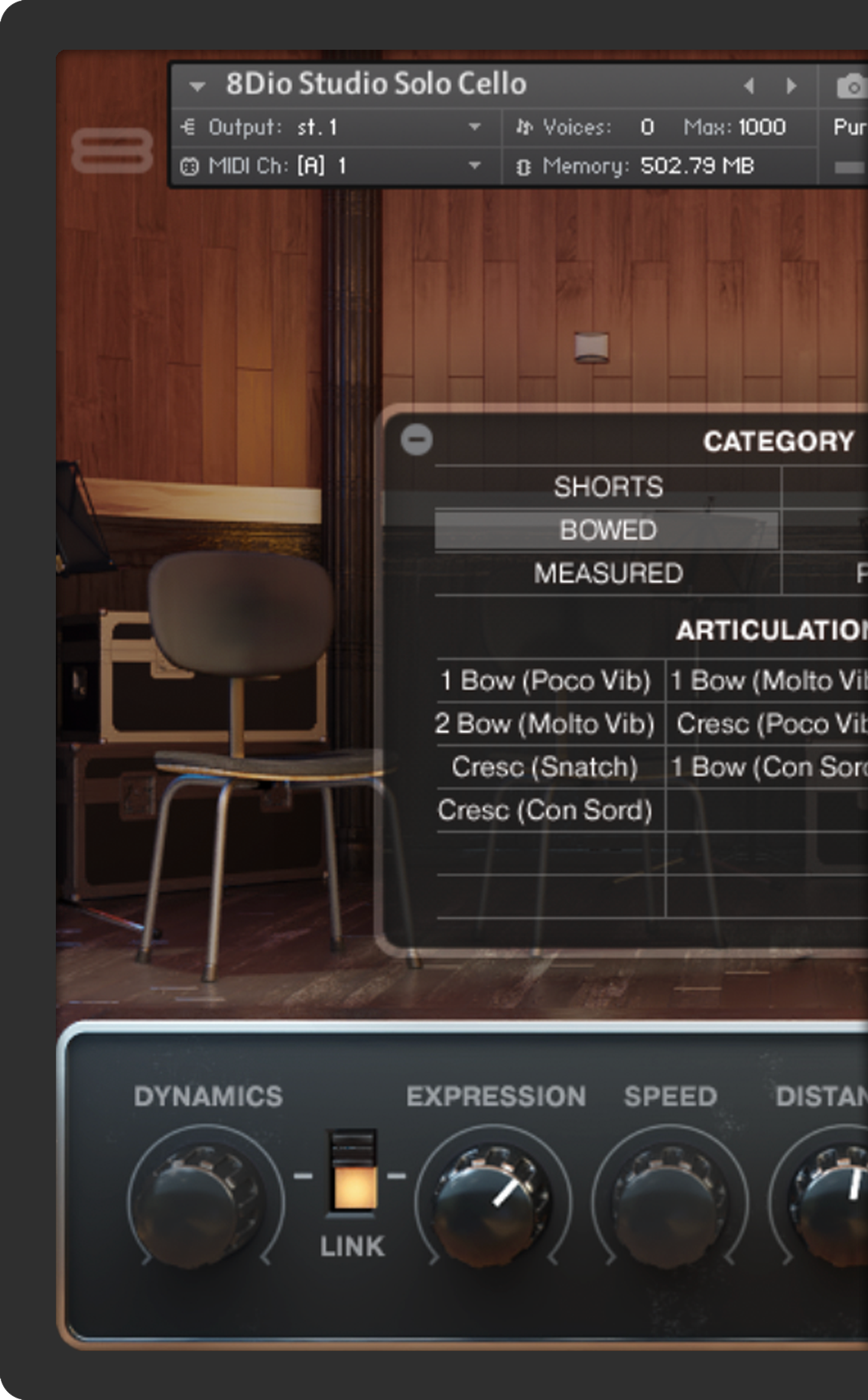
Task: Go to next instrument with right arrow
Action: (792, 86)
